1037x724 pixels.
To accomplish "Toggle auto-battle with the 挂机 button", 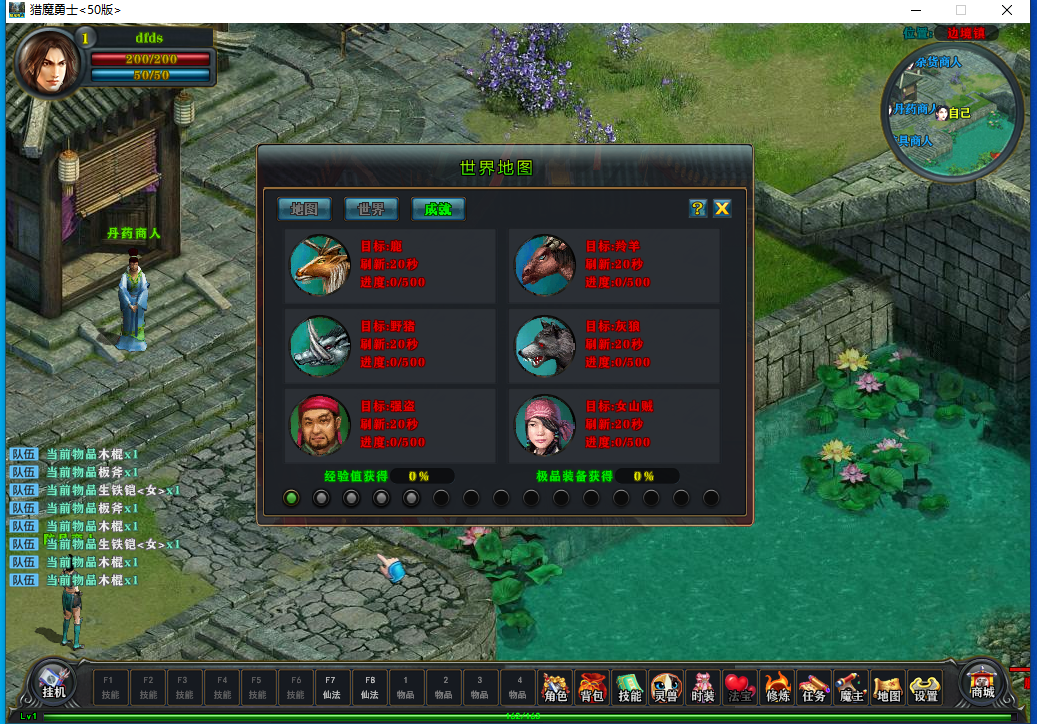I will 53,682.
